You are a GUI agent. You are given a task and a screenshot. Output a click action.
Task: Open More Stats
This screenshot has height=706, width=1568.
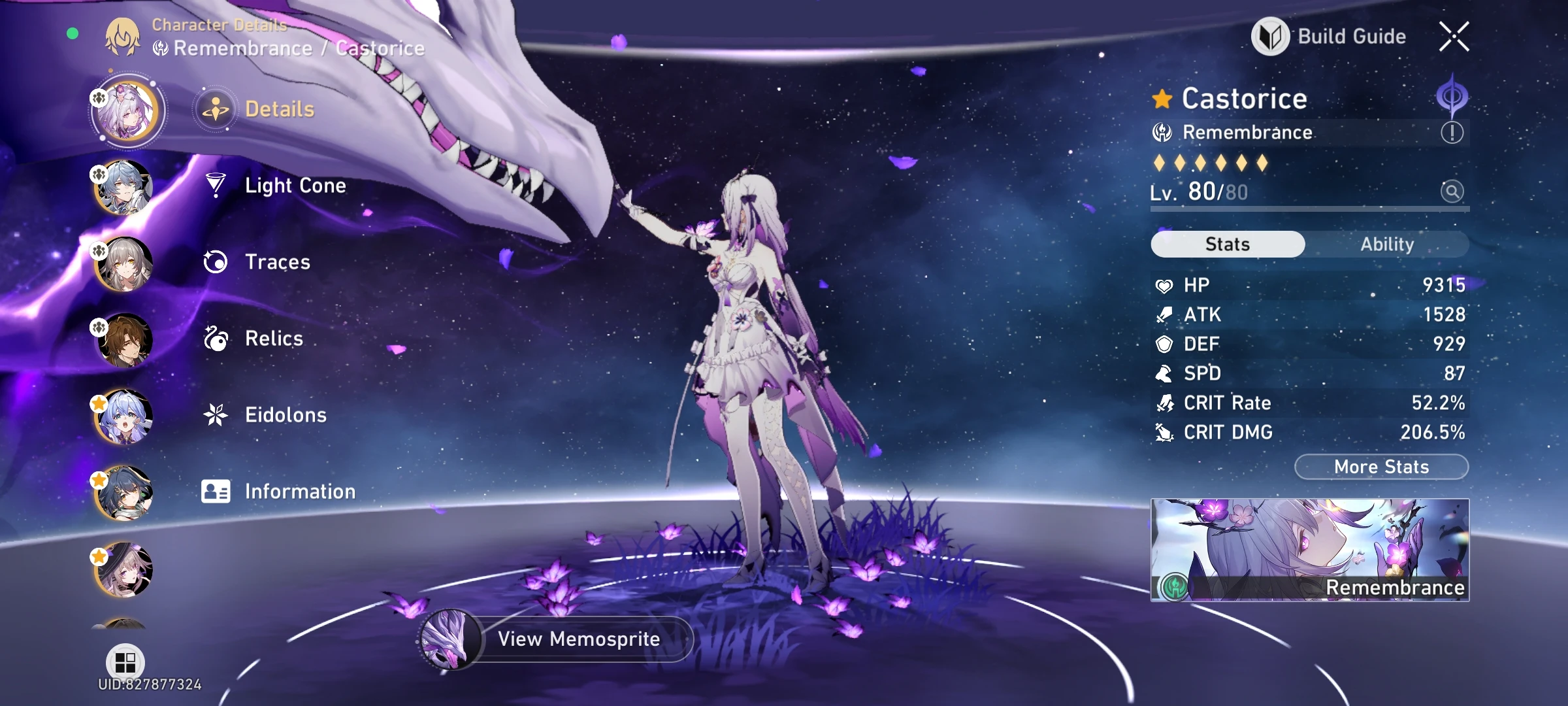click(x=1382, y=466)
